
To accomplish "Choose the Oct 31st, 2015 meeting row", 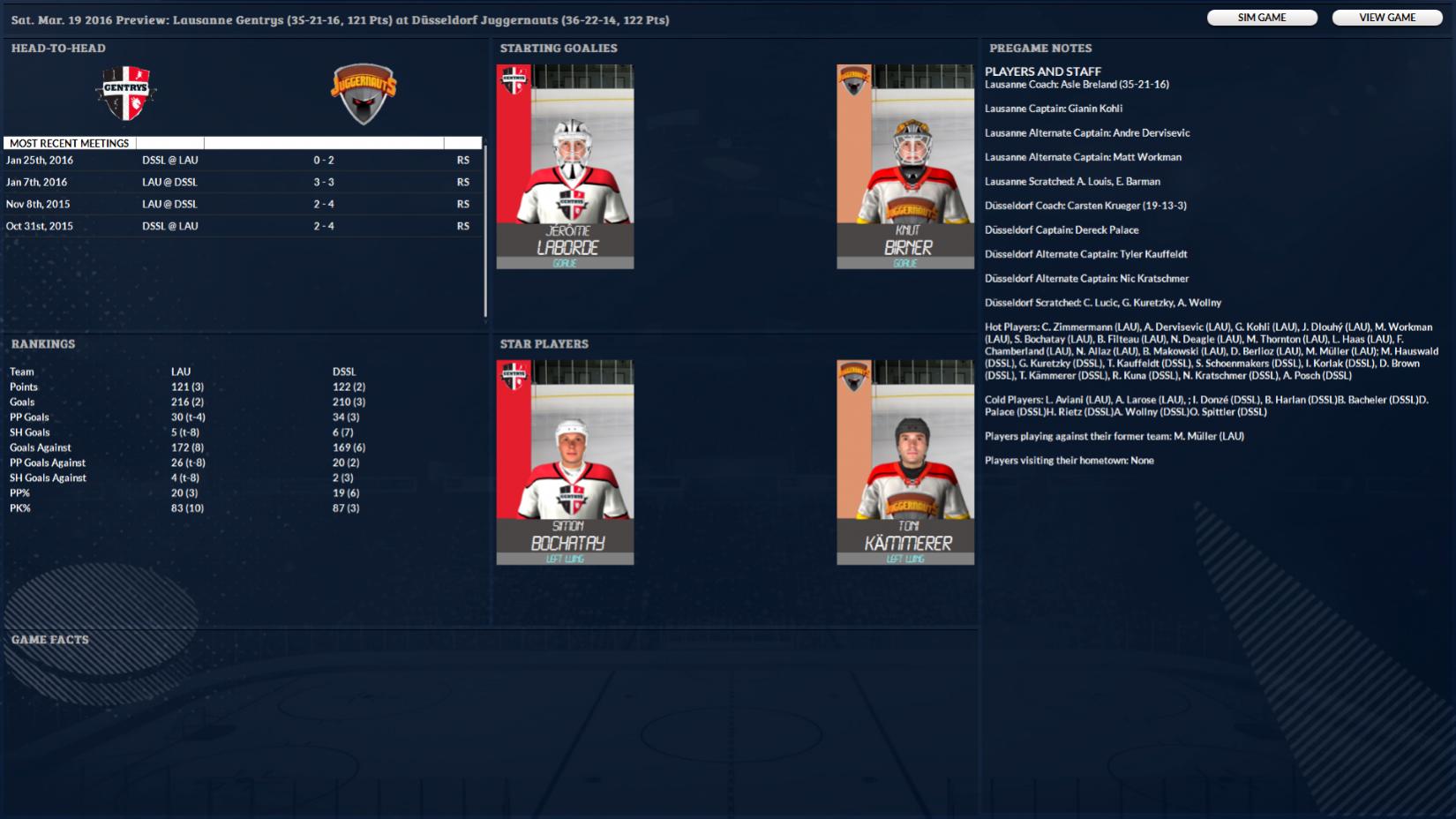I will click(243, 226).
